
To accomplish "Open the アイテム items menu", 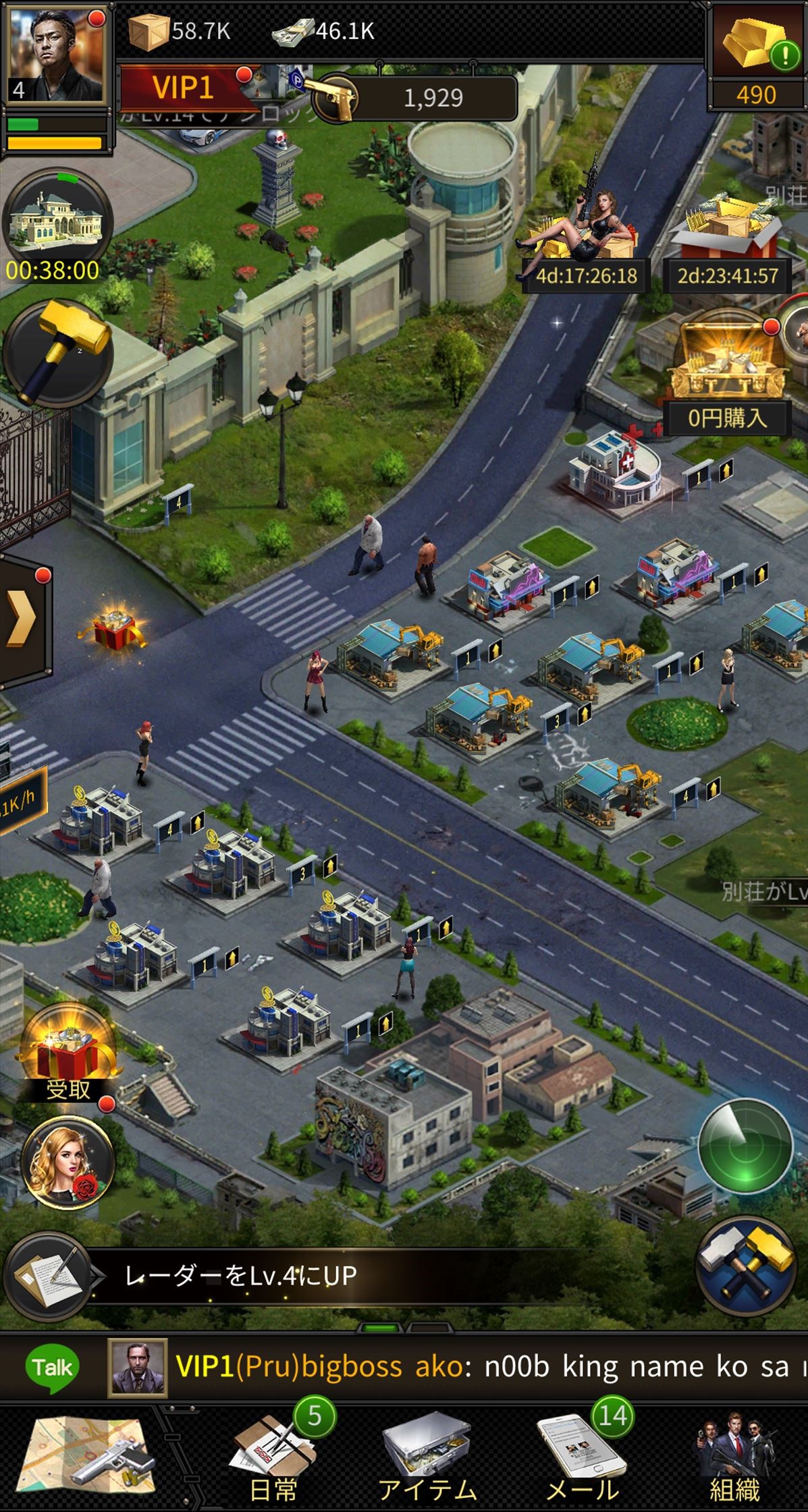I will click(x=427, y=1461).
